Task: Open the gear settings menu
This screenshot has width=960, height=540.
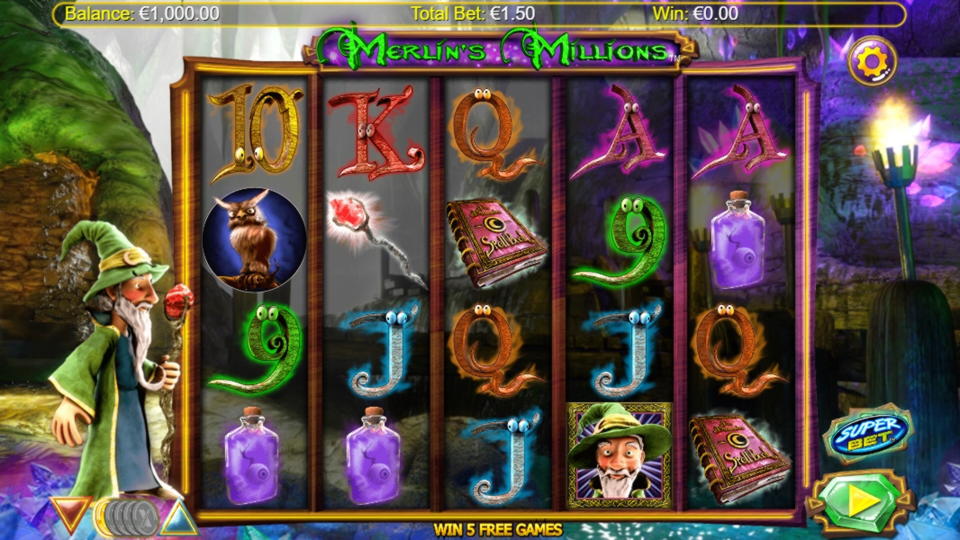Action: pos(872,62)
